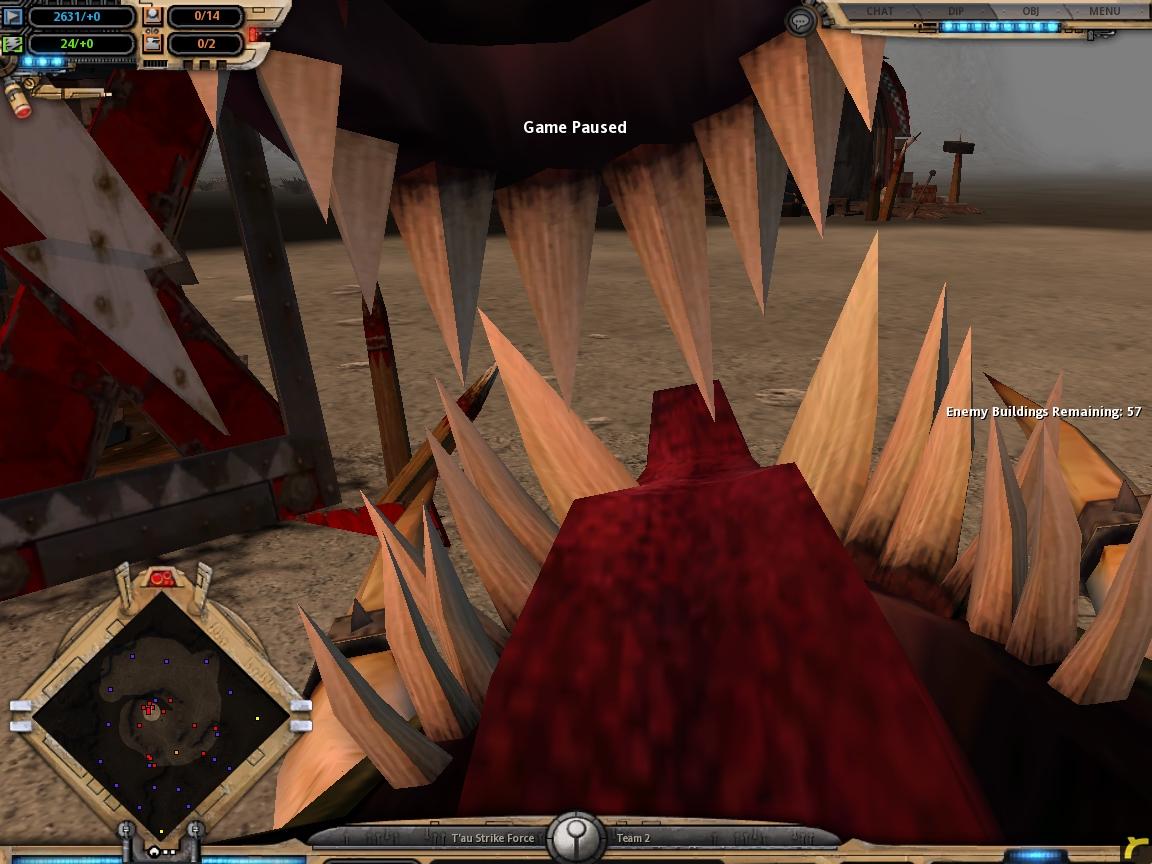Click the red button atop the minimap
Image resolution: width=1152 pixels, height=864 pixels.
(x=161, y=577)
